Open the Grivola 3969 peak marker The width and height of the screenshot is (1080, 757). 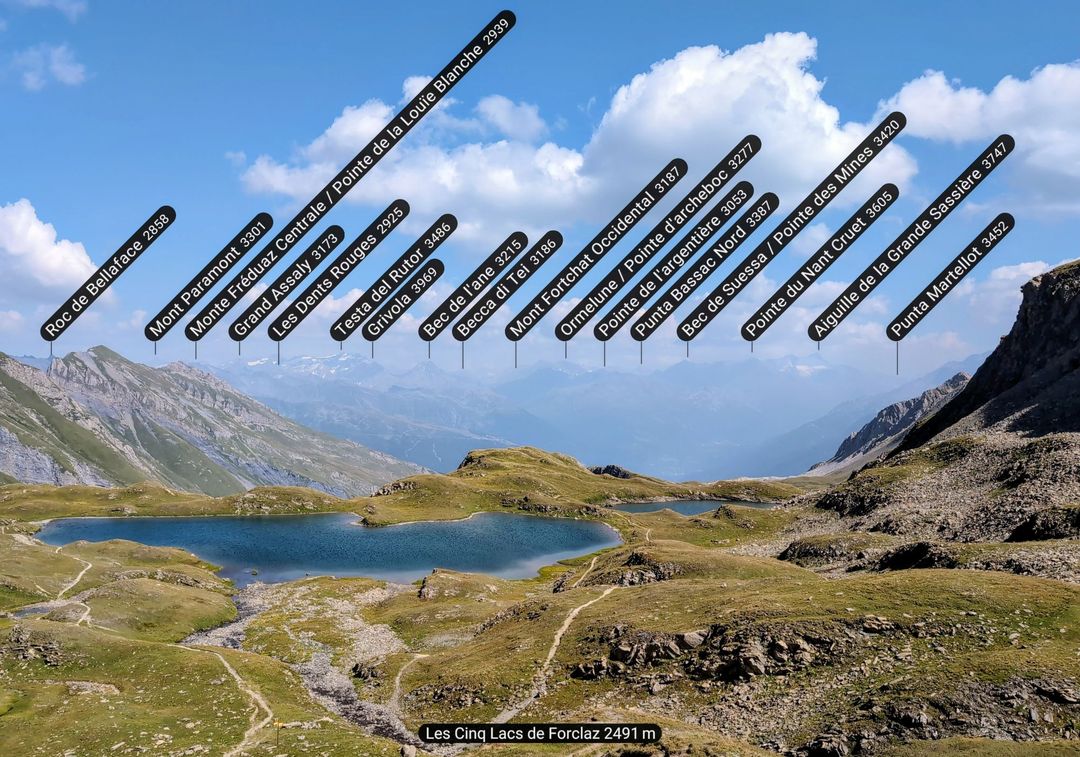pyautogui.click(x=403, y=300)
